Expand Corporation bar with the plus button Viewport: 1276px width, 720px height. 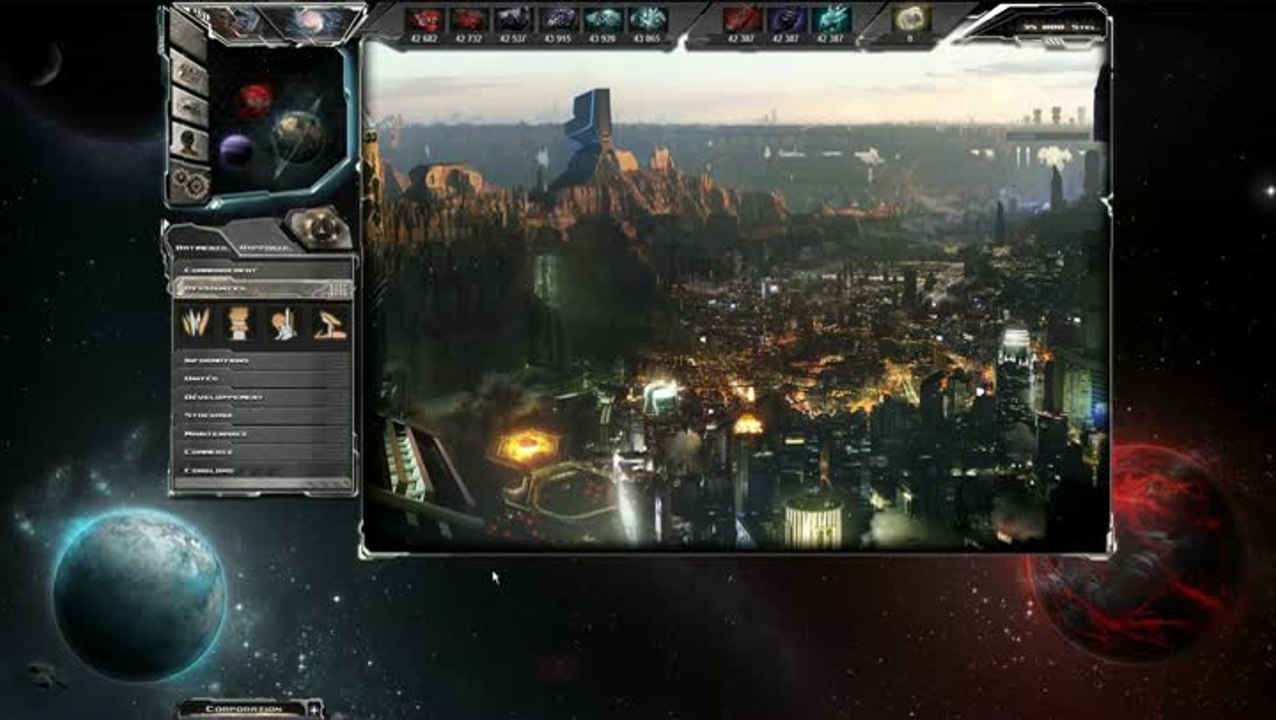[314, 709]
